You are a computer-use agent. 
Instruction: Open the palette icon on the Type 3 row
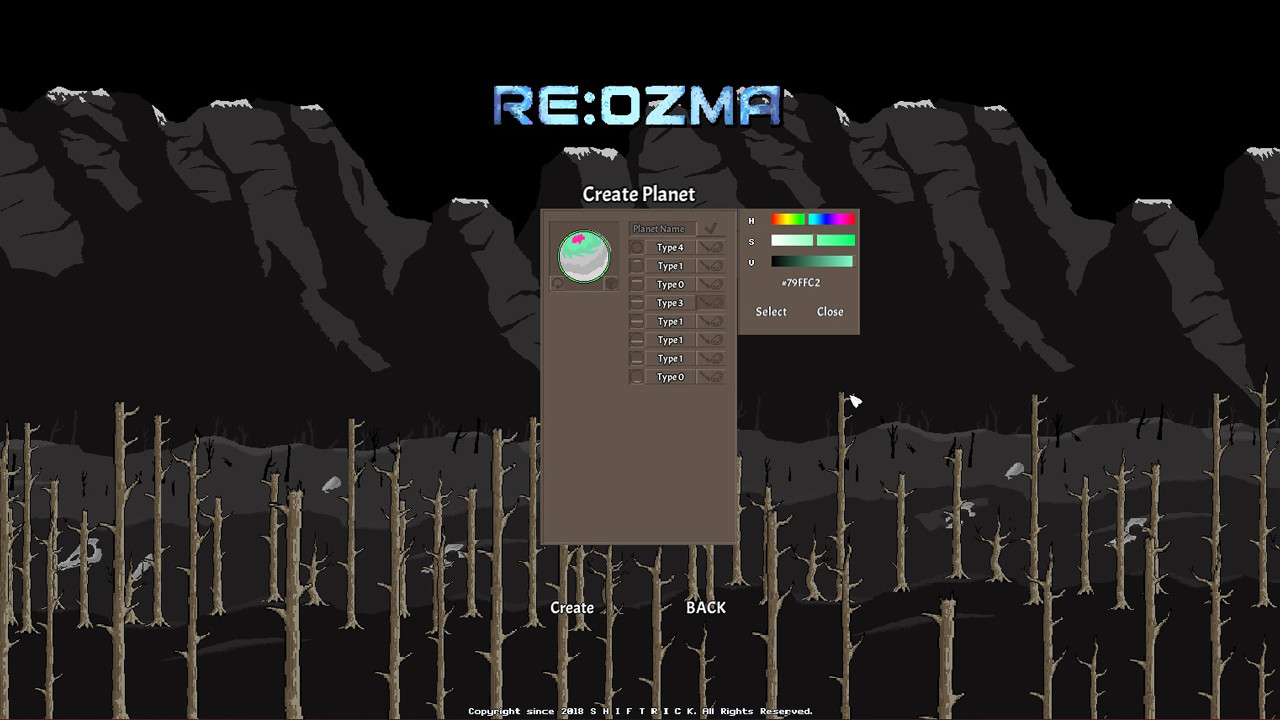tap(719, 302)
